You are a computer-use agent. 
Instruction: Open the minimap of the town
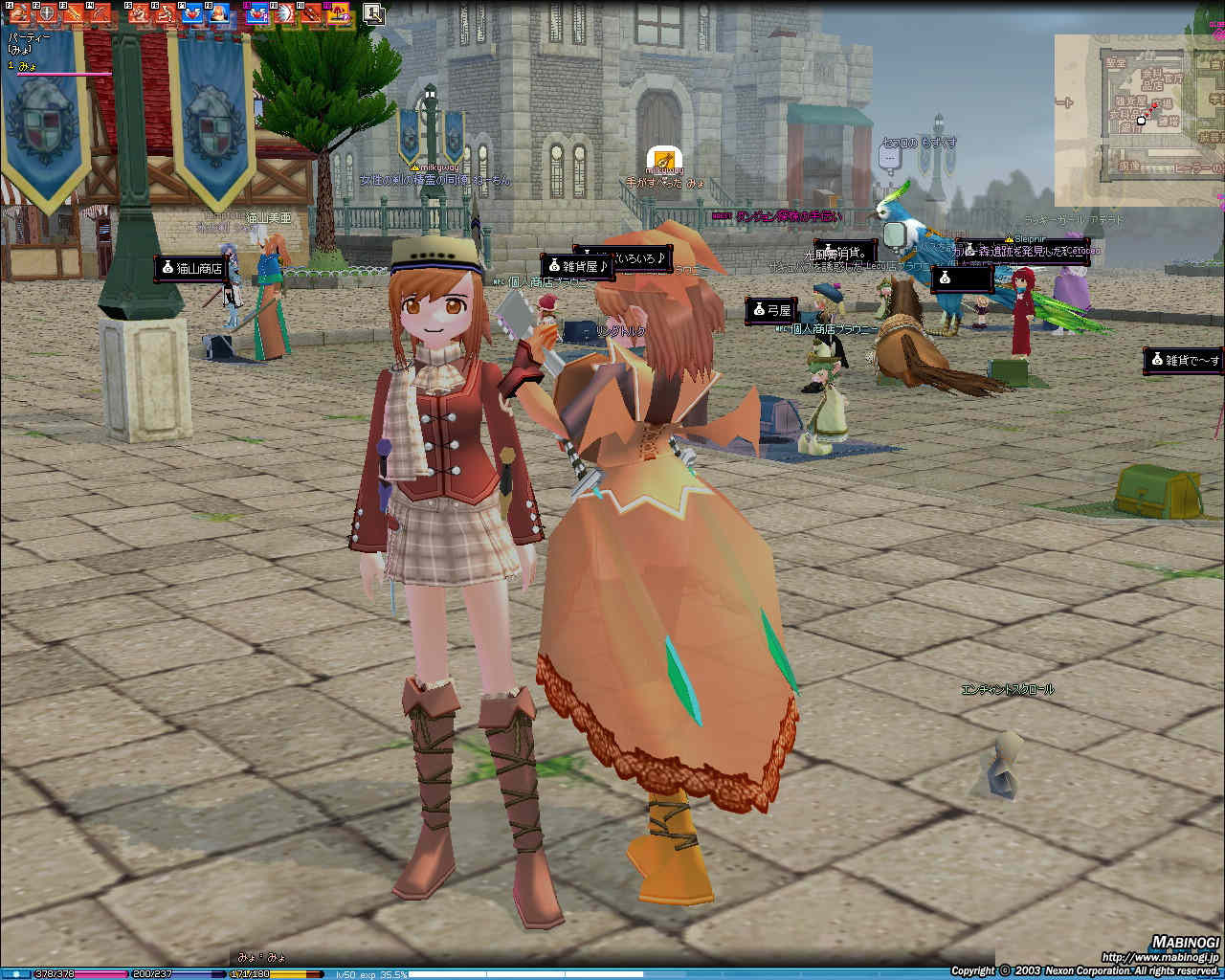1139,120
